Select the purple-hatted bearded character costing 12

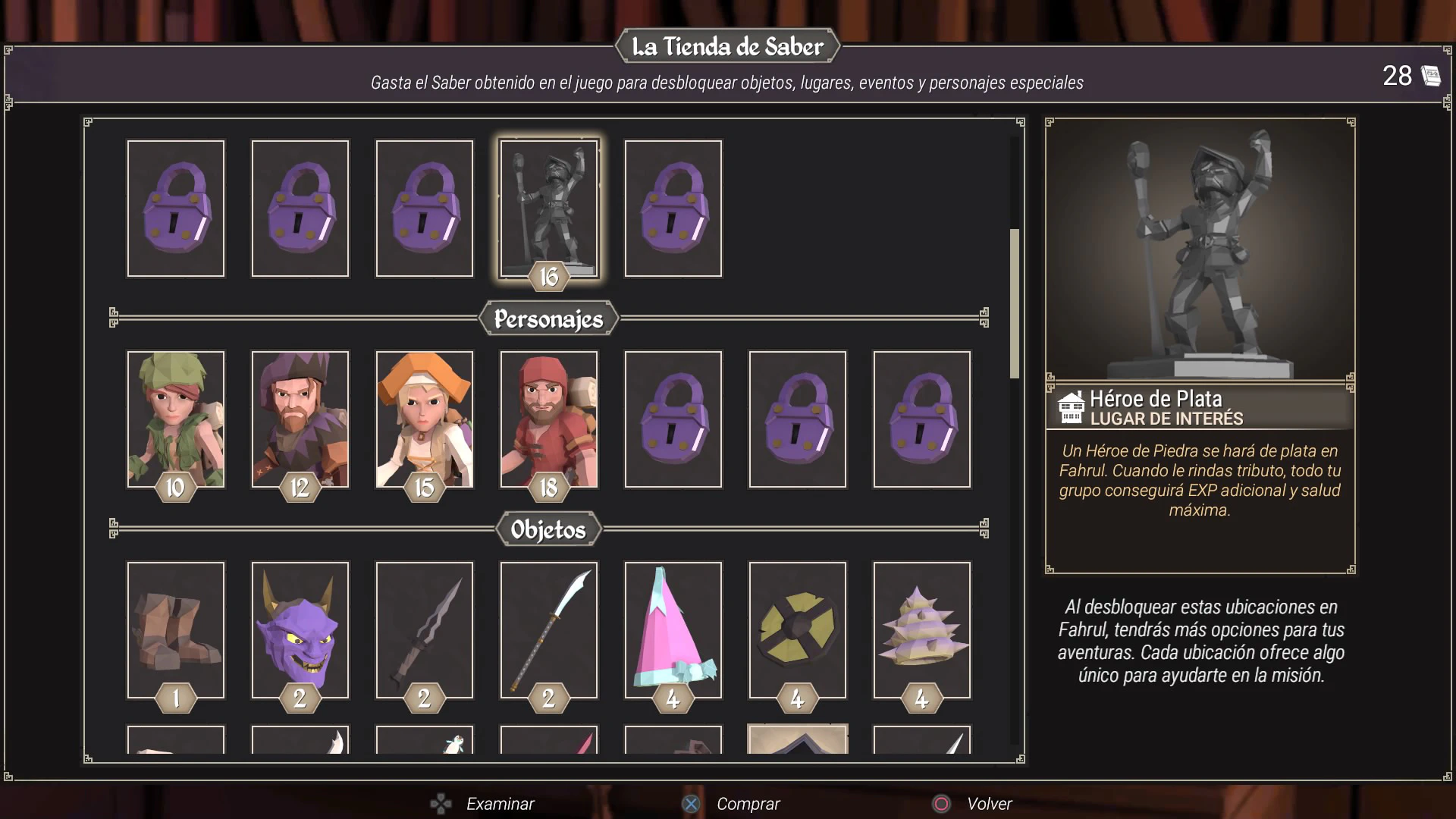[x=300, y=419]
